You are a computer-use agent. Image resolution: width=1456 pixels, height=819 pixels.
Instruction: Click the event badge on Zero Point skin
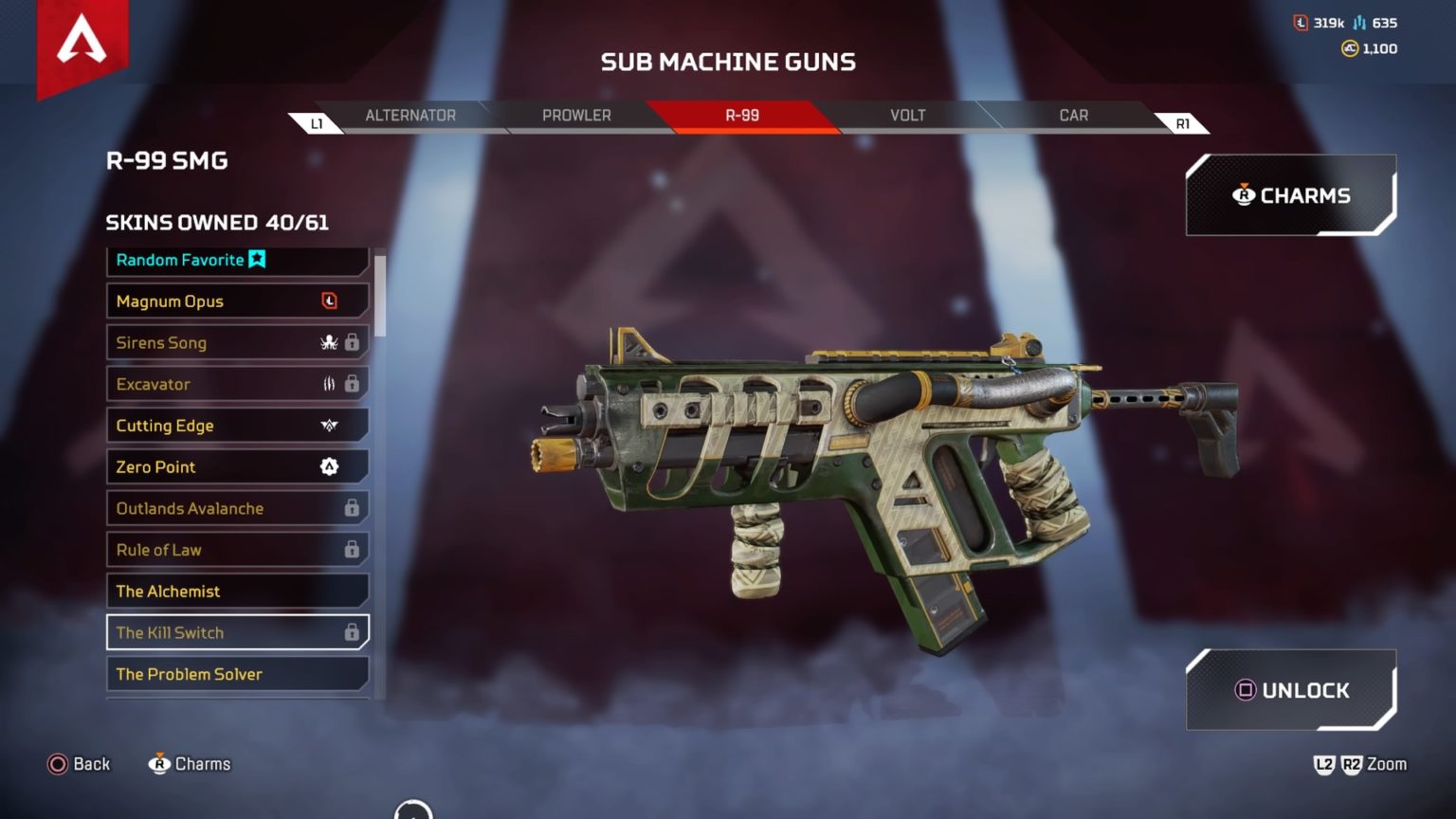click(327, 466)
